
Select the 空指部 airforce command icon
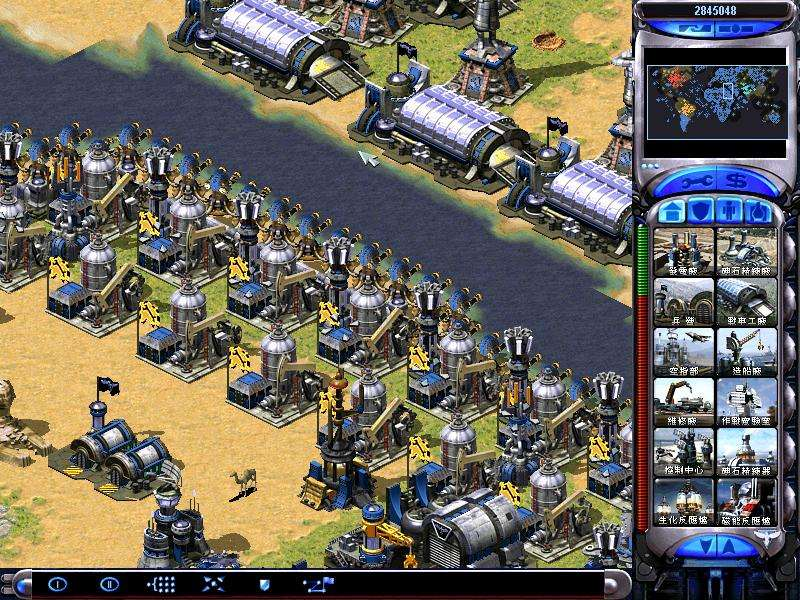684,351
